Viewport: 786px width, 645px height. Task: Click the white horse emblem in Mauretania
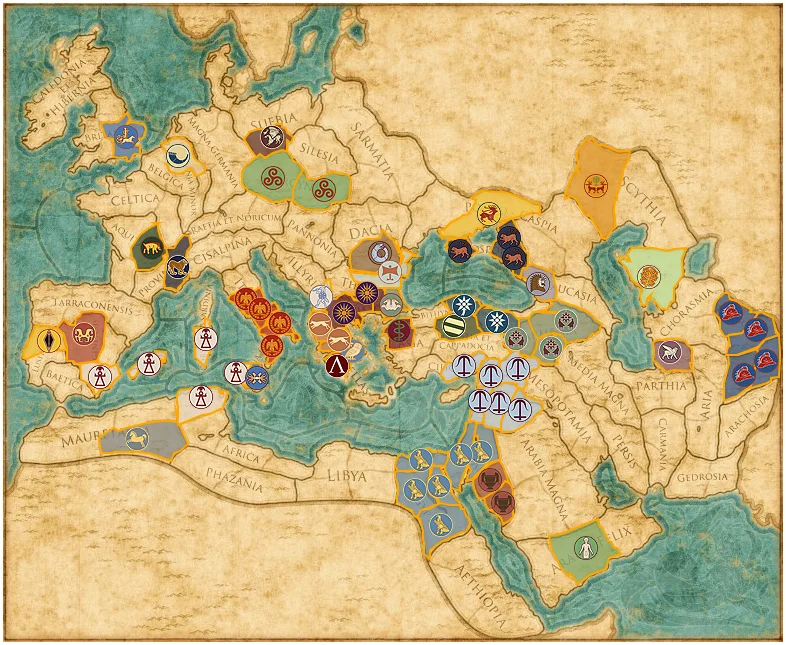click(x=138, y=437)
